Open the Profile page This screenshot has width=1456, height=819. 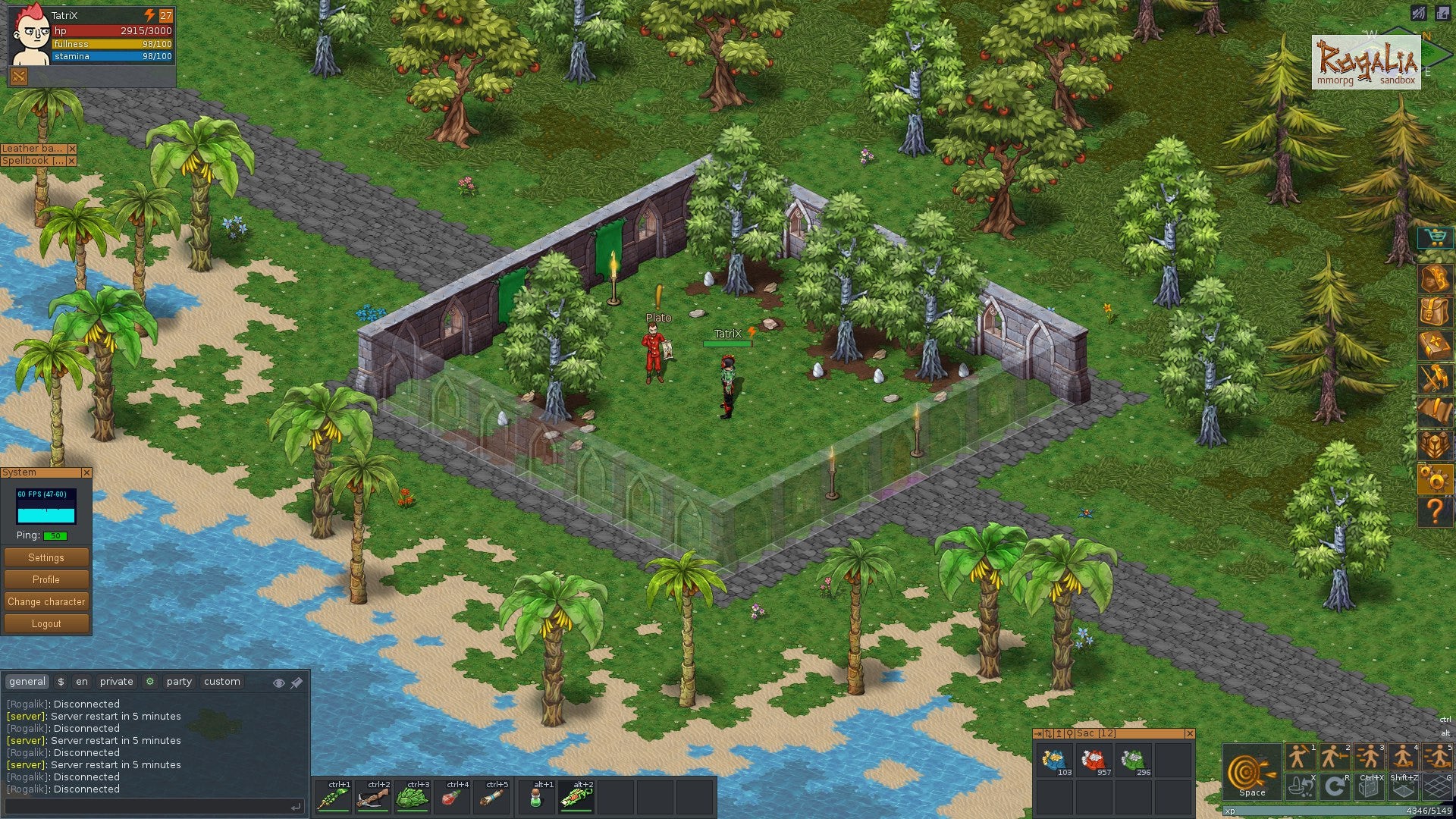(46, 579)
